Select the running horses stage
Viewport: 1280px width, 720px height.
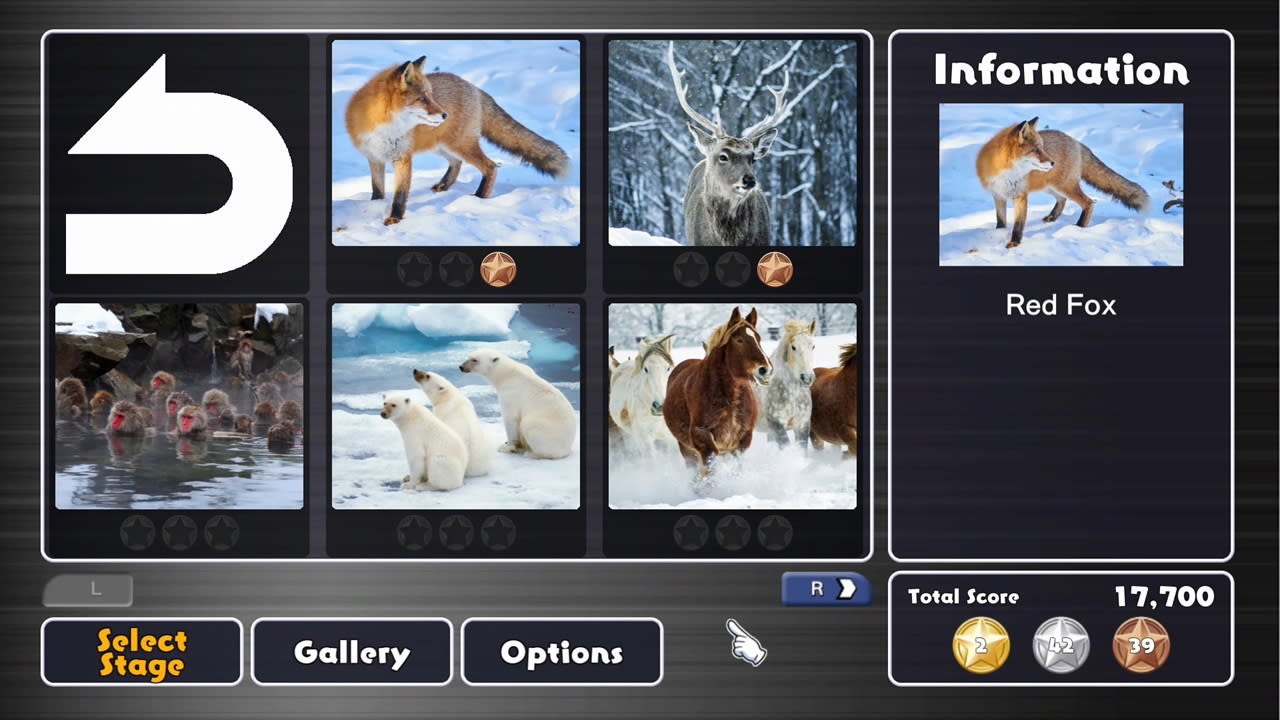tap(732, 405)
